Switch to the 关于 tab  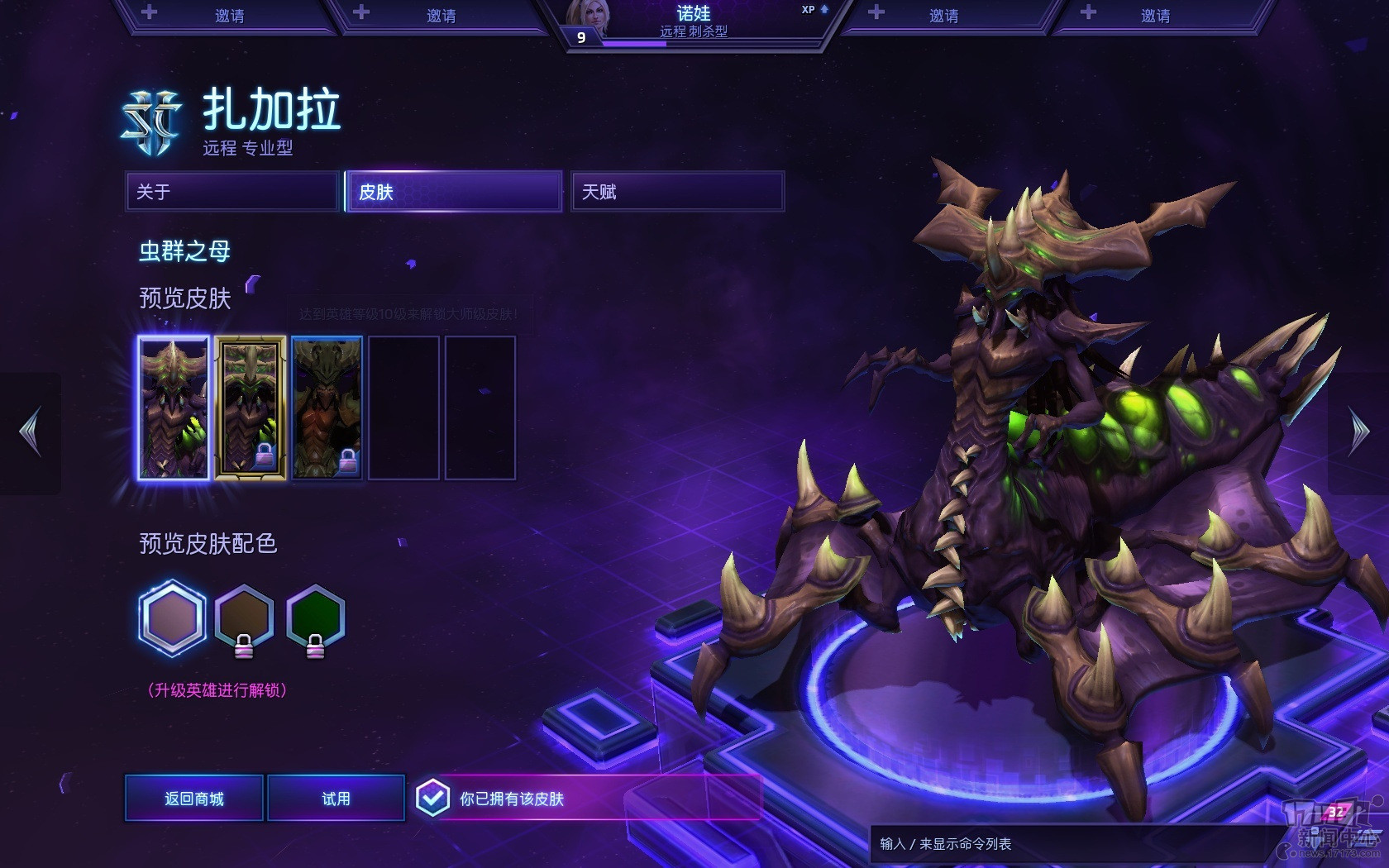pyautogui.click(x=232, y=192)
